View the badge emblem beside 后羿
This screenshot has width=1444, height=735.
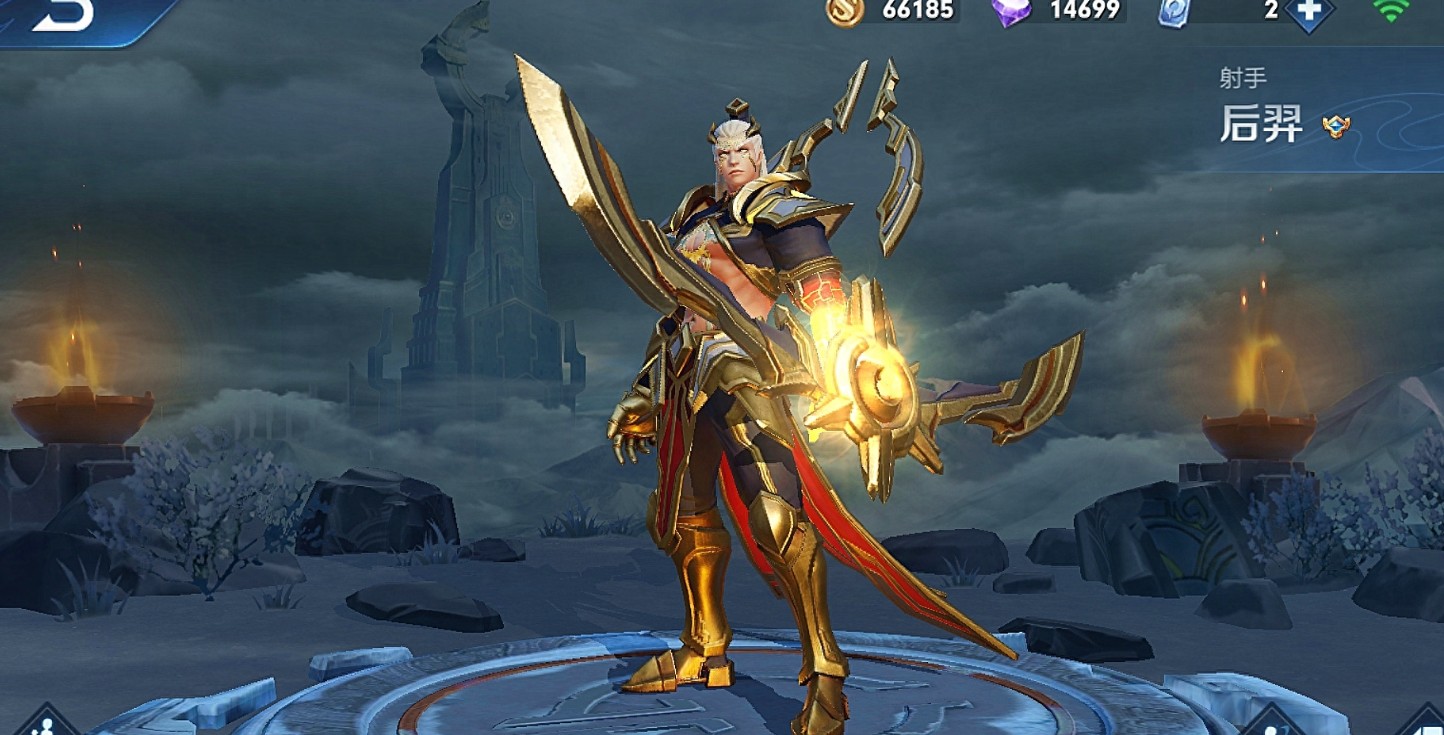1334,126
